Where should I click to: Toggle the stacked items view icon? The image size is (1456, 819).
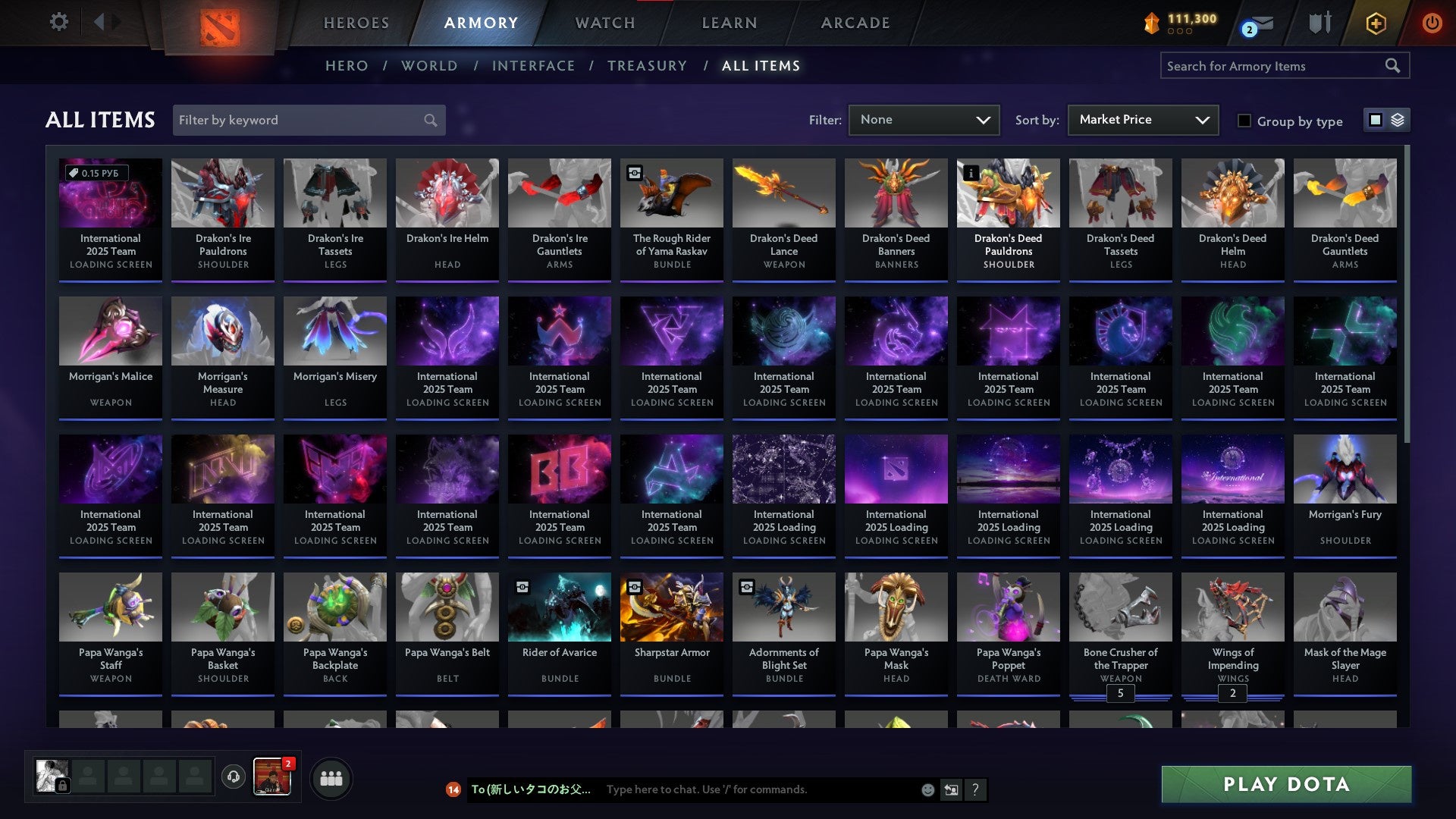click(1398, 120)
